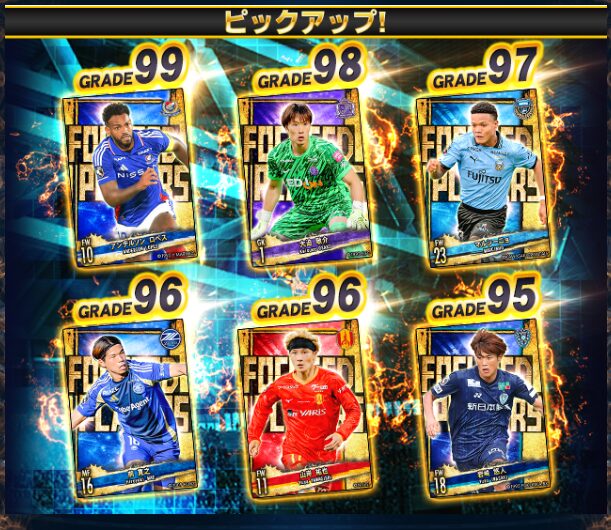
Task: Choose the Grade 95 FW number 18 card
Action: pyautogui.click(x=485, y=405)
